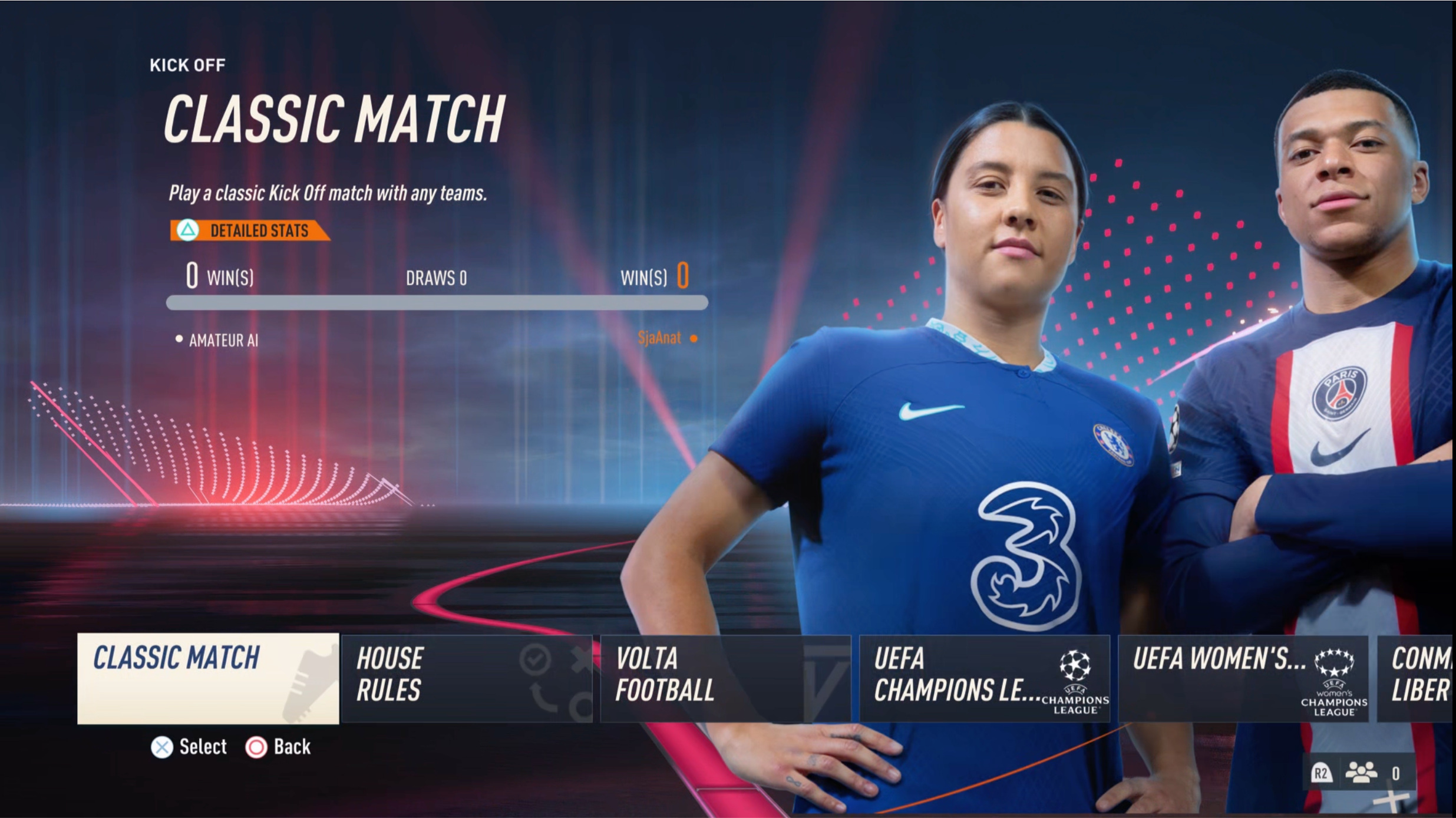Viewport: 1456px width, 818px height.
Task: Select the UEFA Champions League tile
Action: (984, 678)
